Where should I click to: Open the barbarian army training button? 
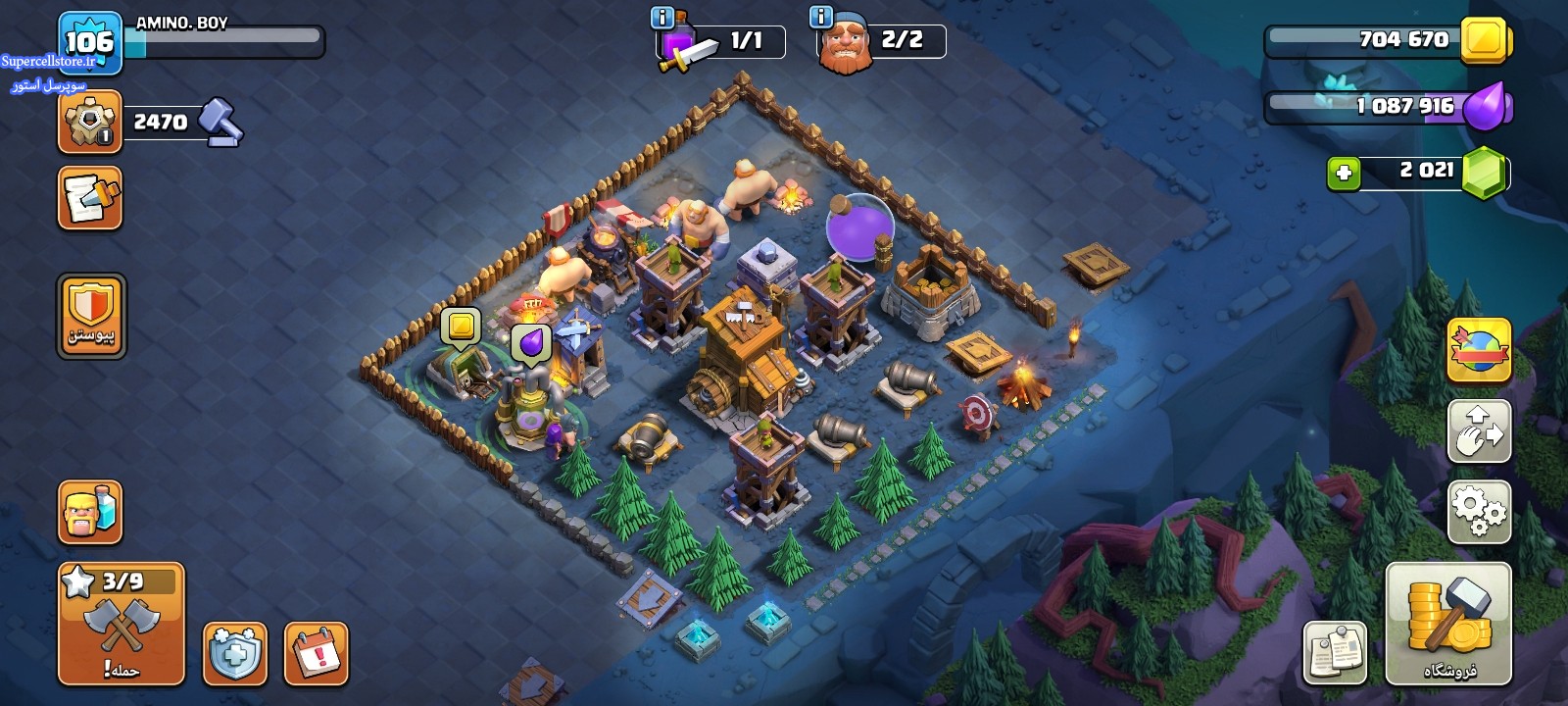click(90, 512)
